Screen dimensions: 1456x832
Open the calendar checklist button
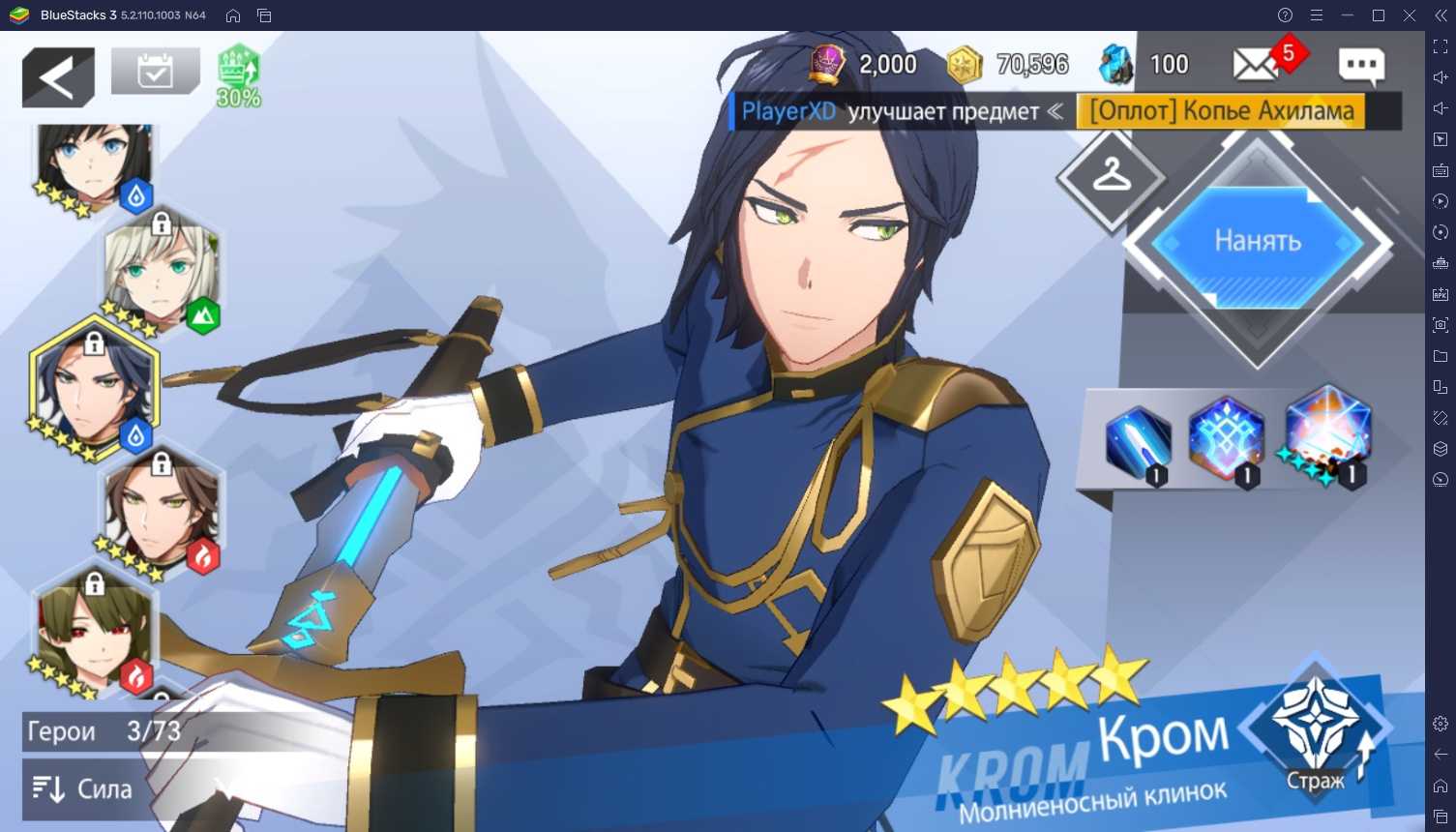[155, 72]
